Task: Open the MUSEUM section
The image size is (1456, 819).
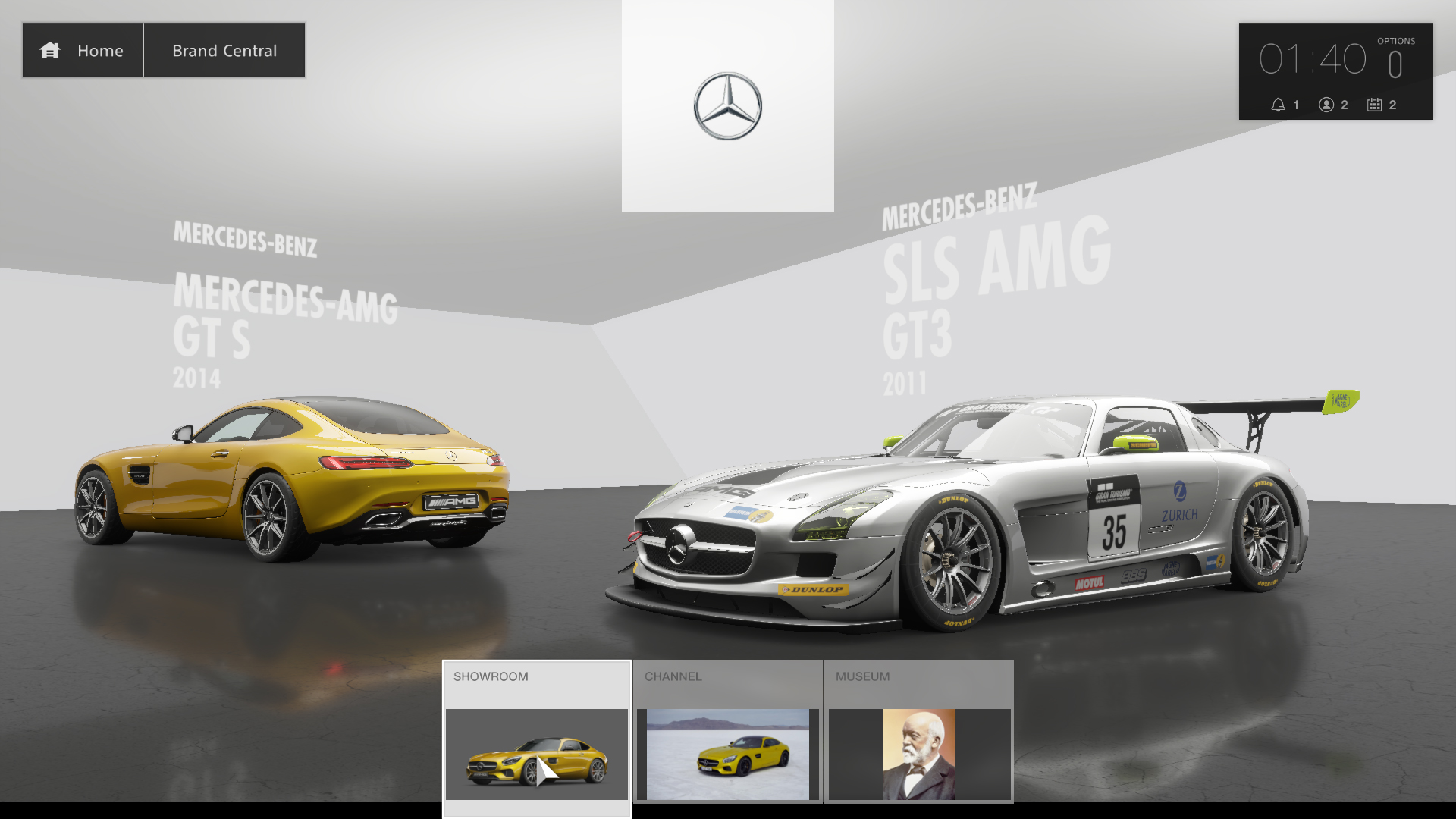Action: [863, 676]
